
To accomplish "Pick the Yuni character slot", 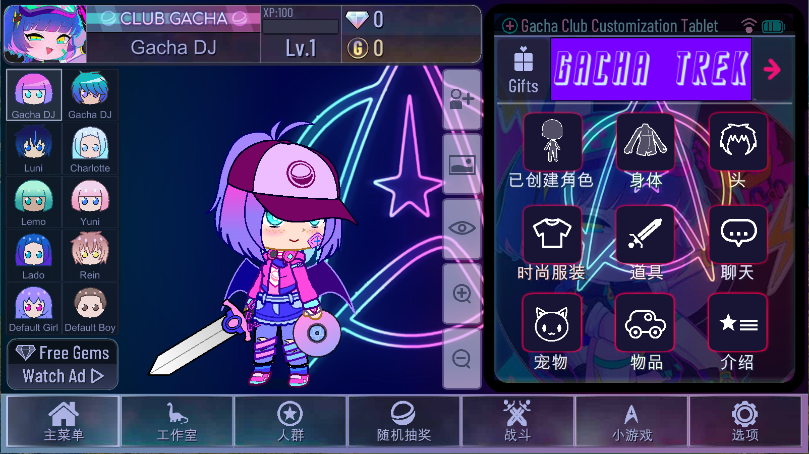I will [x=90, y=202].
